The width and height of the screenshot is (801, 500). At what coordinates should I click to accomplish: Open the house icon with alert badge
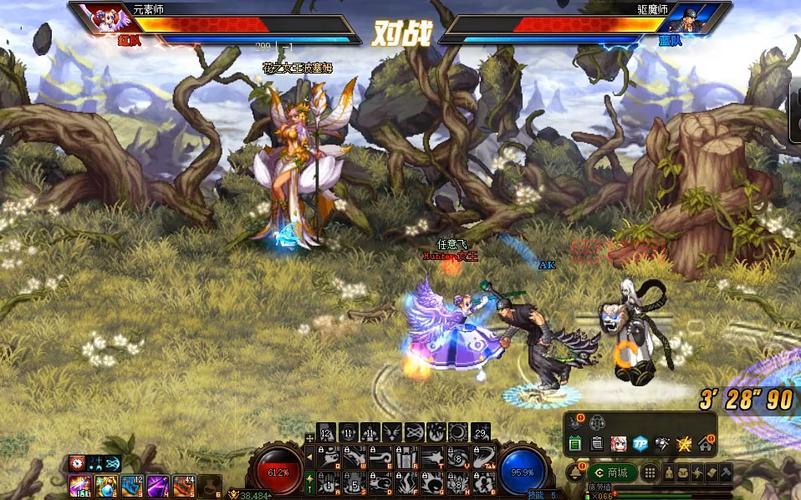coord(705,443)
